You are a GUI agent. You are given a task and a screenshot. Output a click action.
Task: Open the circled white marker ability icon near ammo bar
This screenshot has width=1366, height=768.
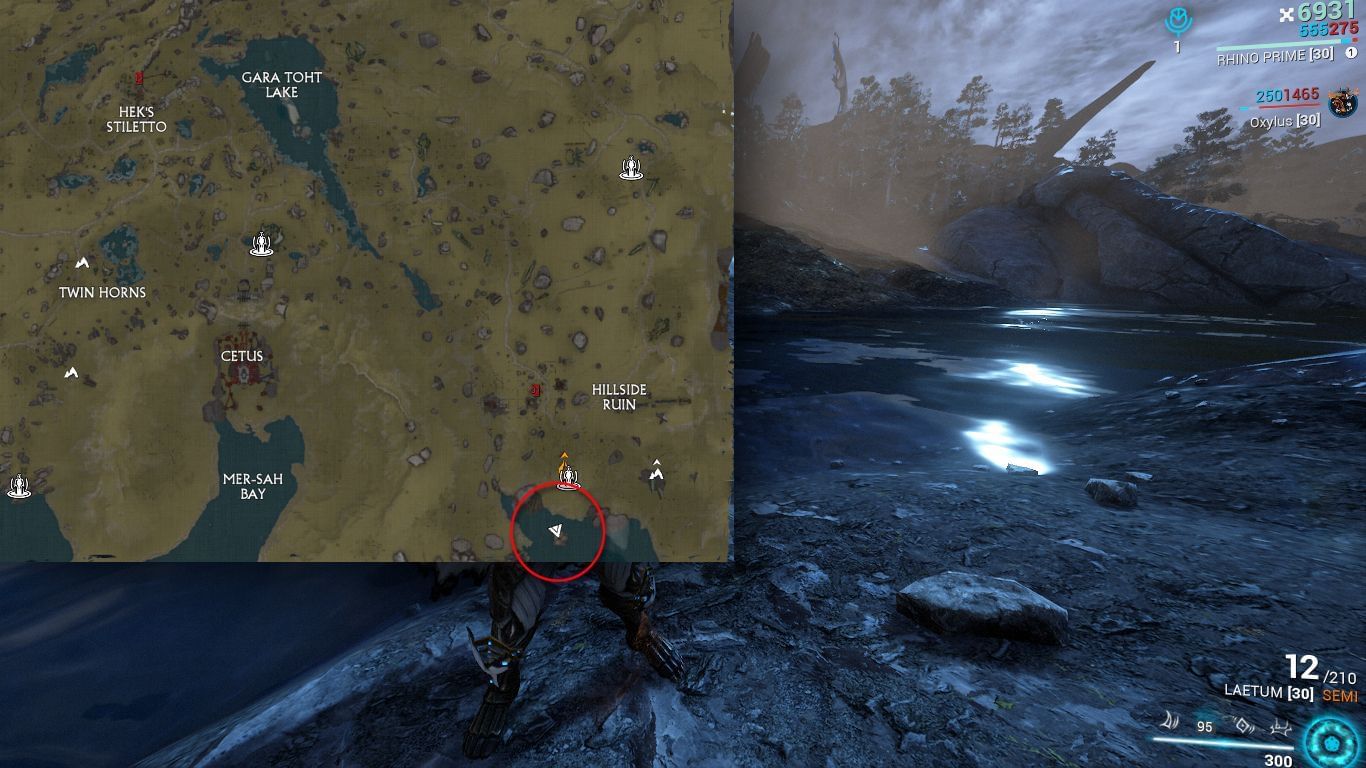coord(1243,725)
